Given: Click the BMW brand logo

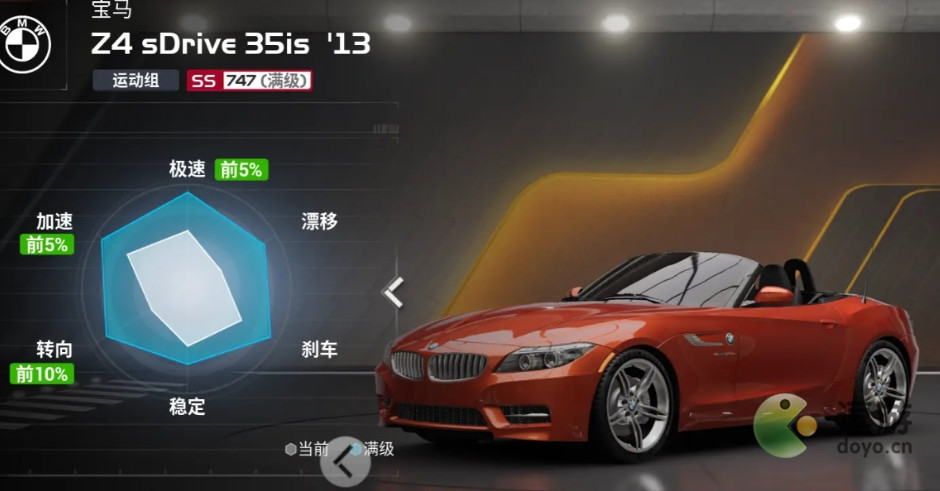Looking at the screenshot, I should [24, 45].
